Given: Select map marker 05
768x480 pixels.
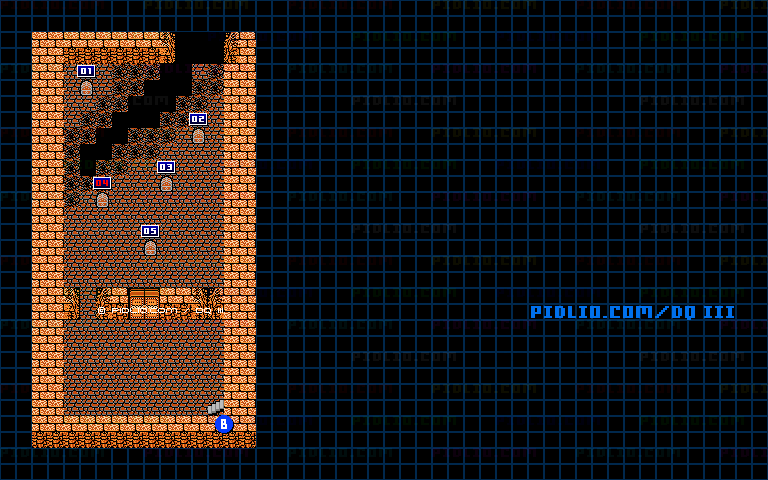Looking at the screenshot, I should (x=150, y=231).
